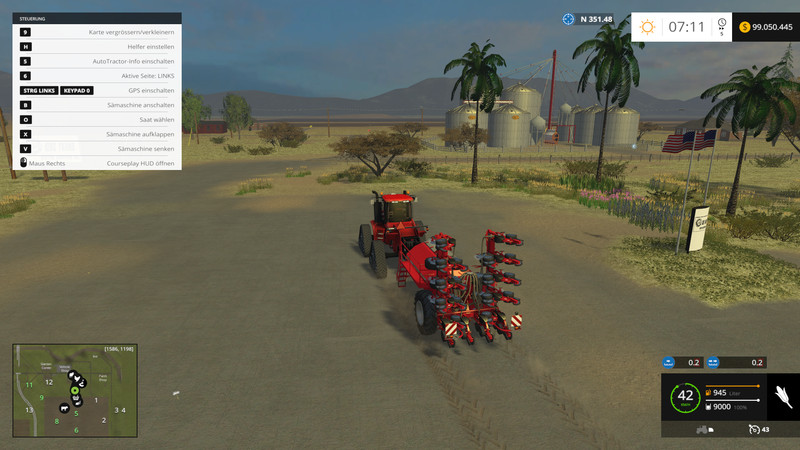Click field number 13 on the minimap
Screen dimensions: 800x450
29,410
